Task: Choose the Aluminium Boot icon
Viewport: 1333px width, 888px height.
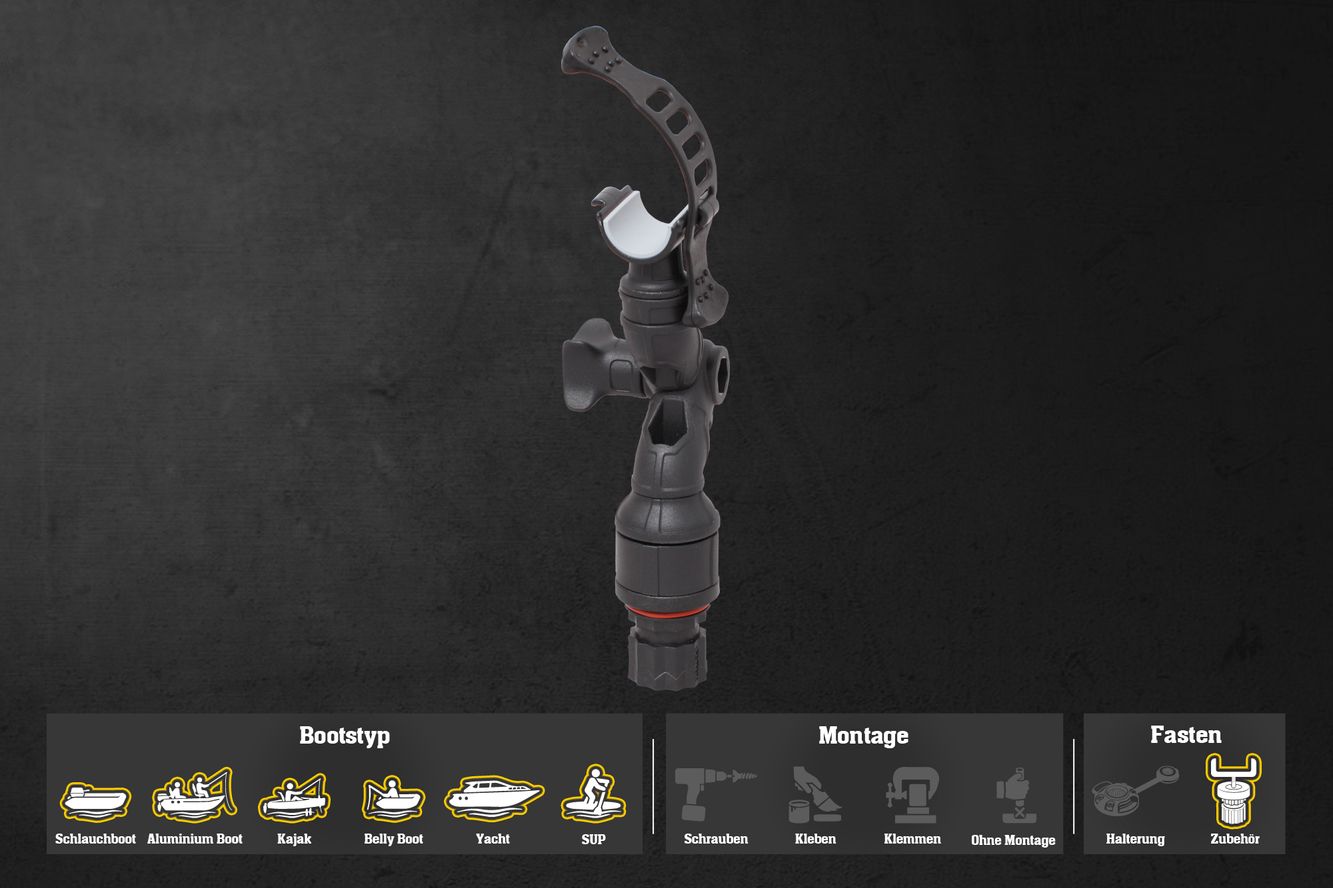Action: [x=194, y=795]
